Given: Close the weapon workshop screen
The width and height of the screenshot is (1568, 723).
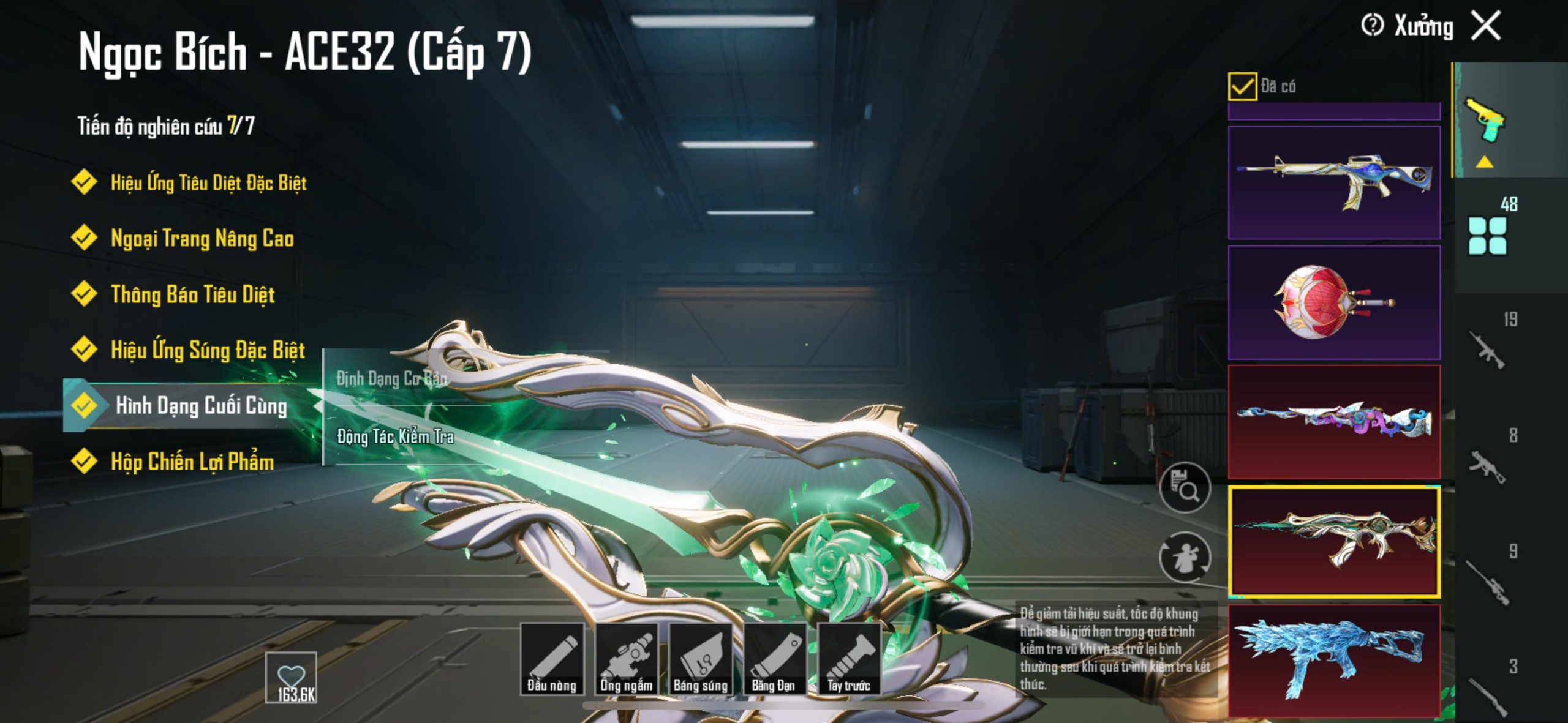Looking at the screenshot, I should 1487,26.
